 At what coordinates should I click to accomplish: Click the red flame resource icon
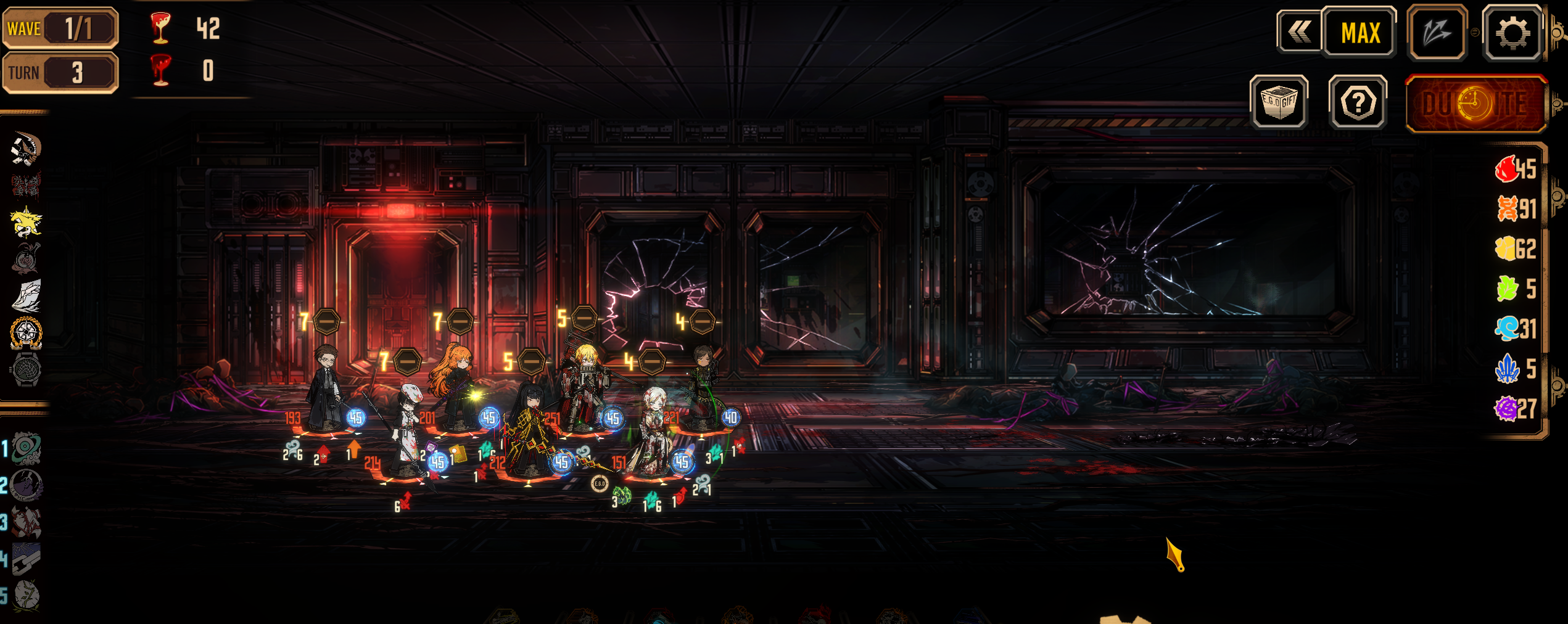tap(1507, 168)
